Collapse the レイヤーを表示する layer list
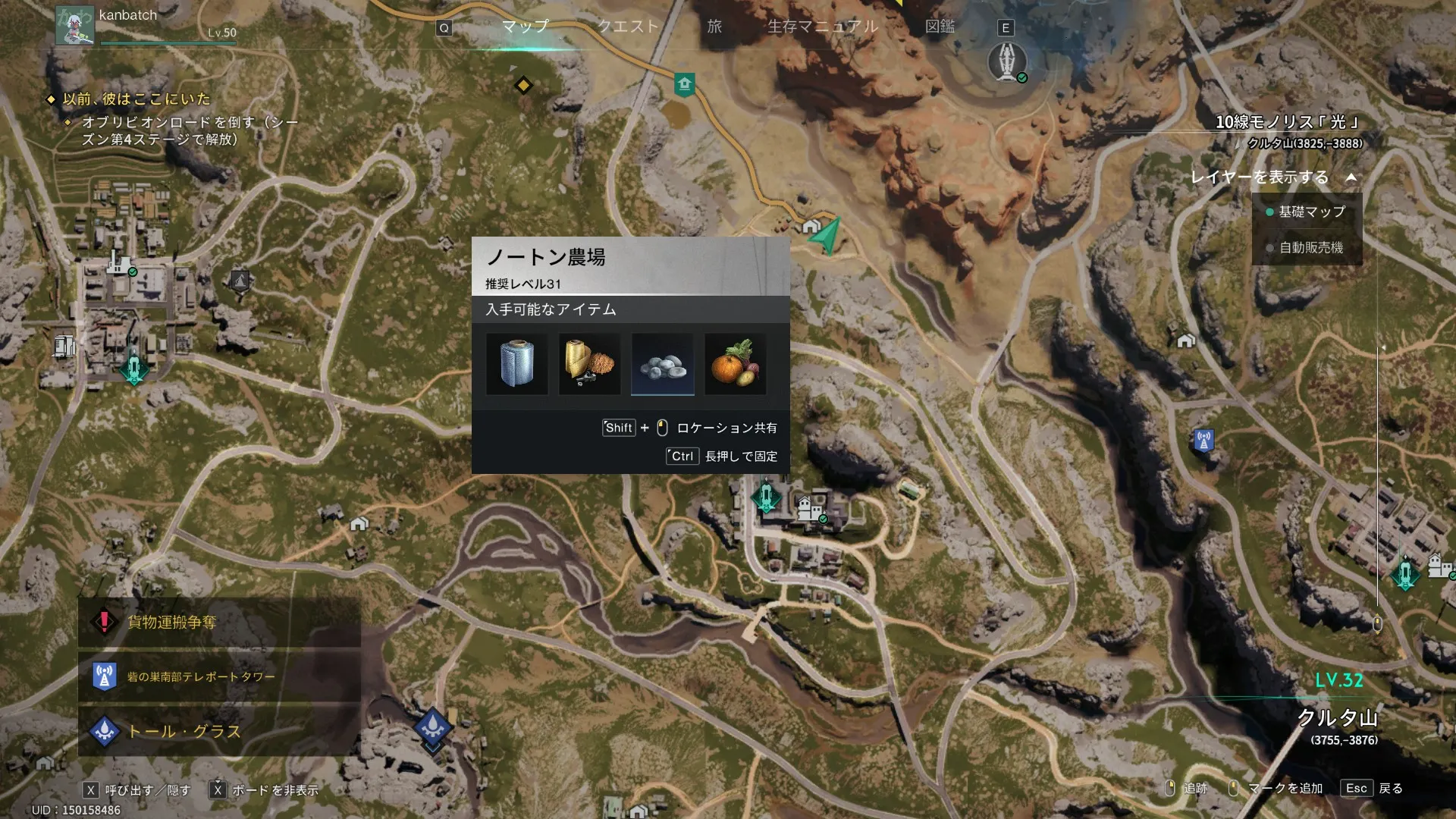Image resolution: width=1456 pixels, height=819 pixels. [1351, 177]
